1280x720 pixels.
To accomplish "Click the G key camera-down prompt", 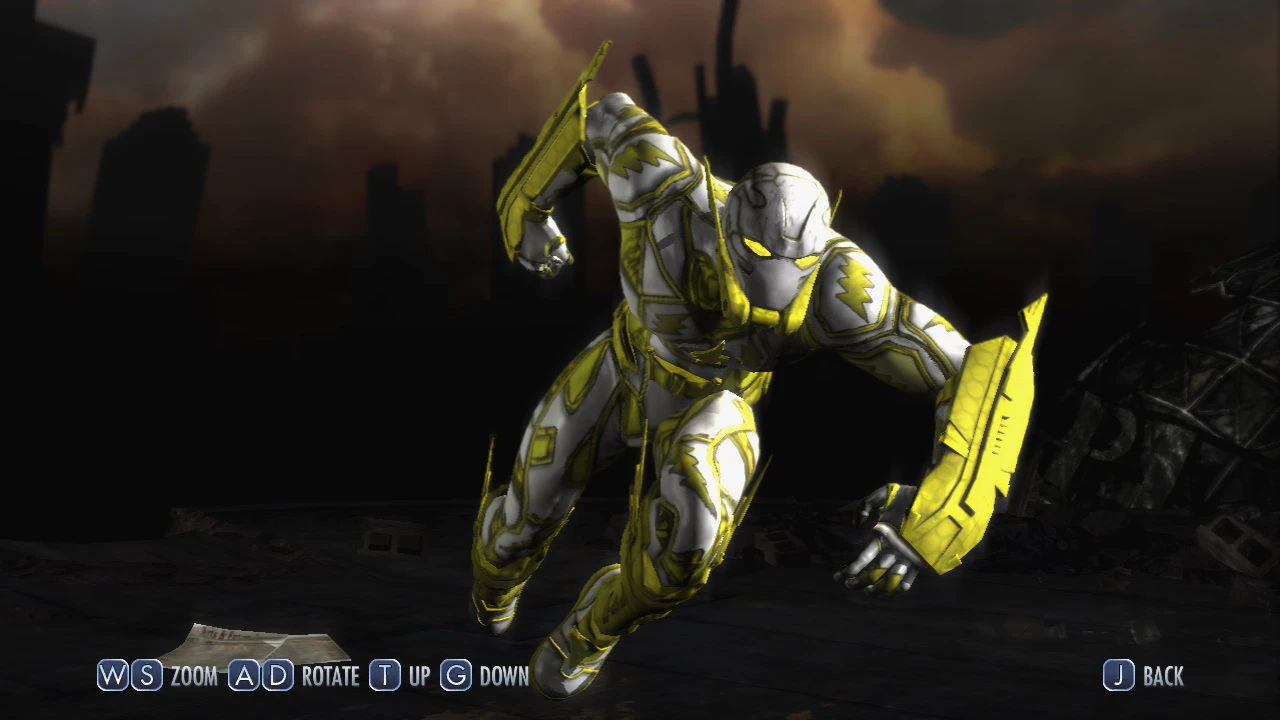I will pyautogui.click(x=455, y=677).
